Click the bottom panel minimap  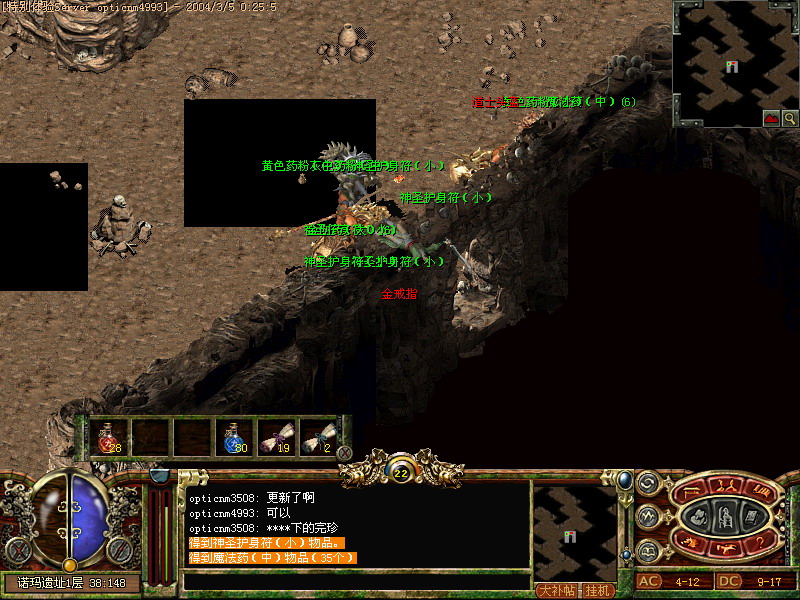tap(574, 530)
